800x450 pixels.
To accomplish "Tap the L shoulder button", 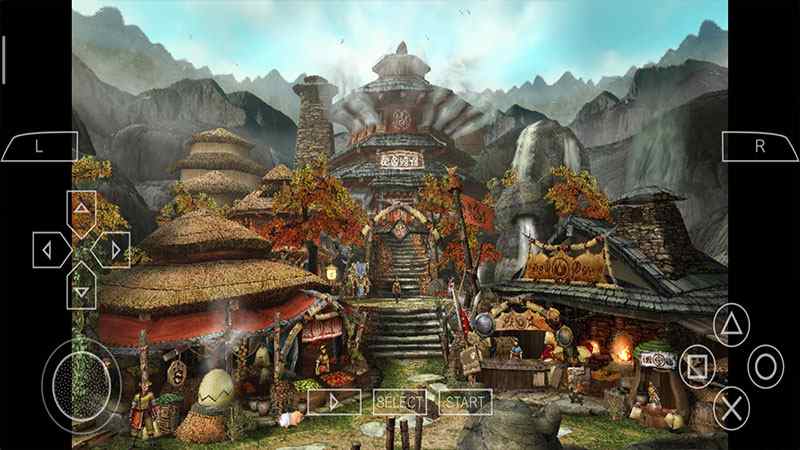I will pyautogui.click(x=39, y=146).
